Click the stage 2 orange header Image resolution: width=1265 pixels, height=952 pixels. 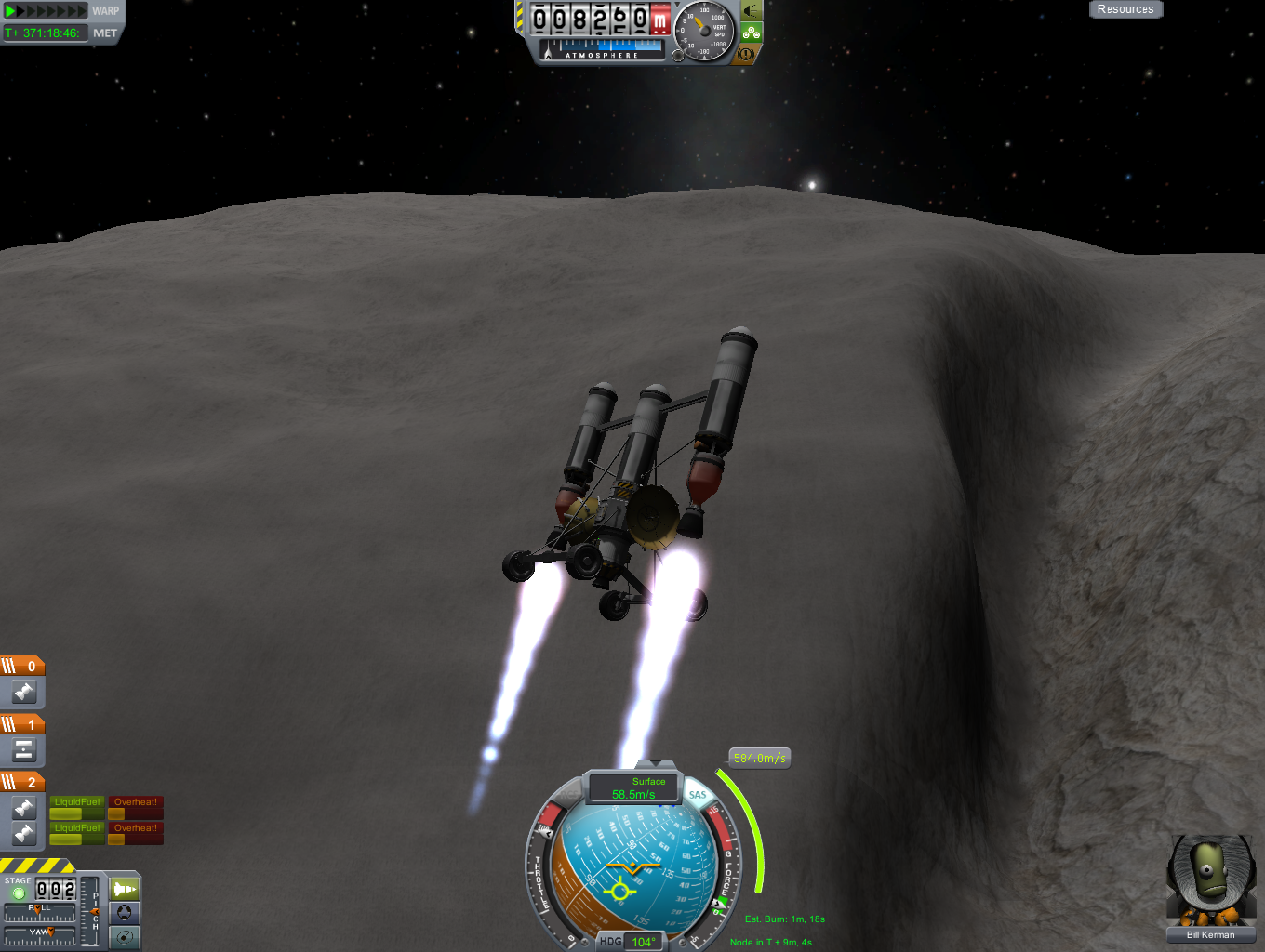click(x=22, y=782)
